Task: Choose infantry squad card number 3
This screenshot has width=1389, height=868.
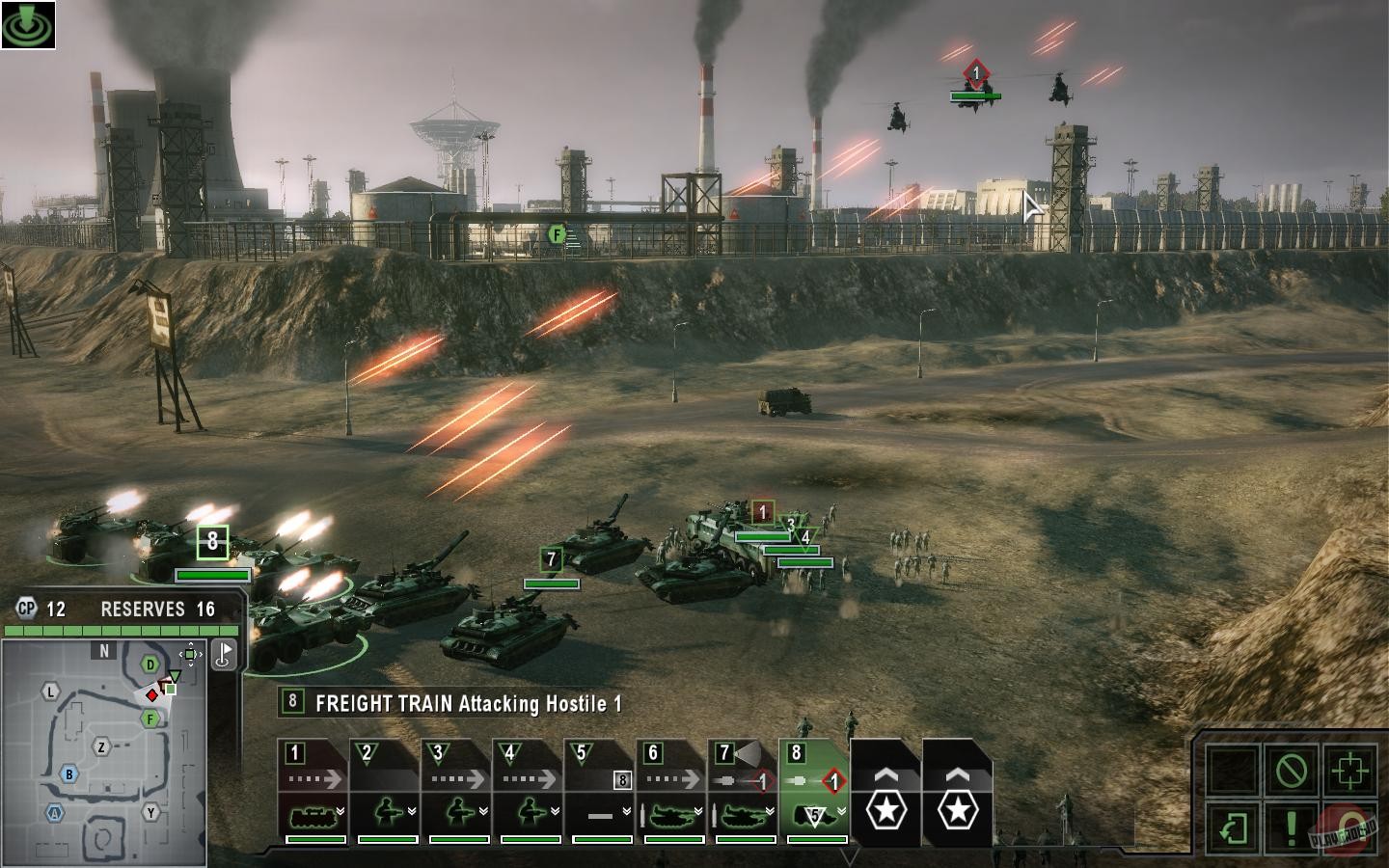Action: click(x=457, y=791)
